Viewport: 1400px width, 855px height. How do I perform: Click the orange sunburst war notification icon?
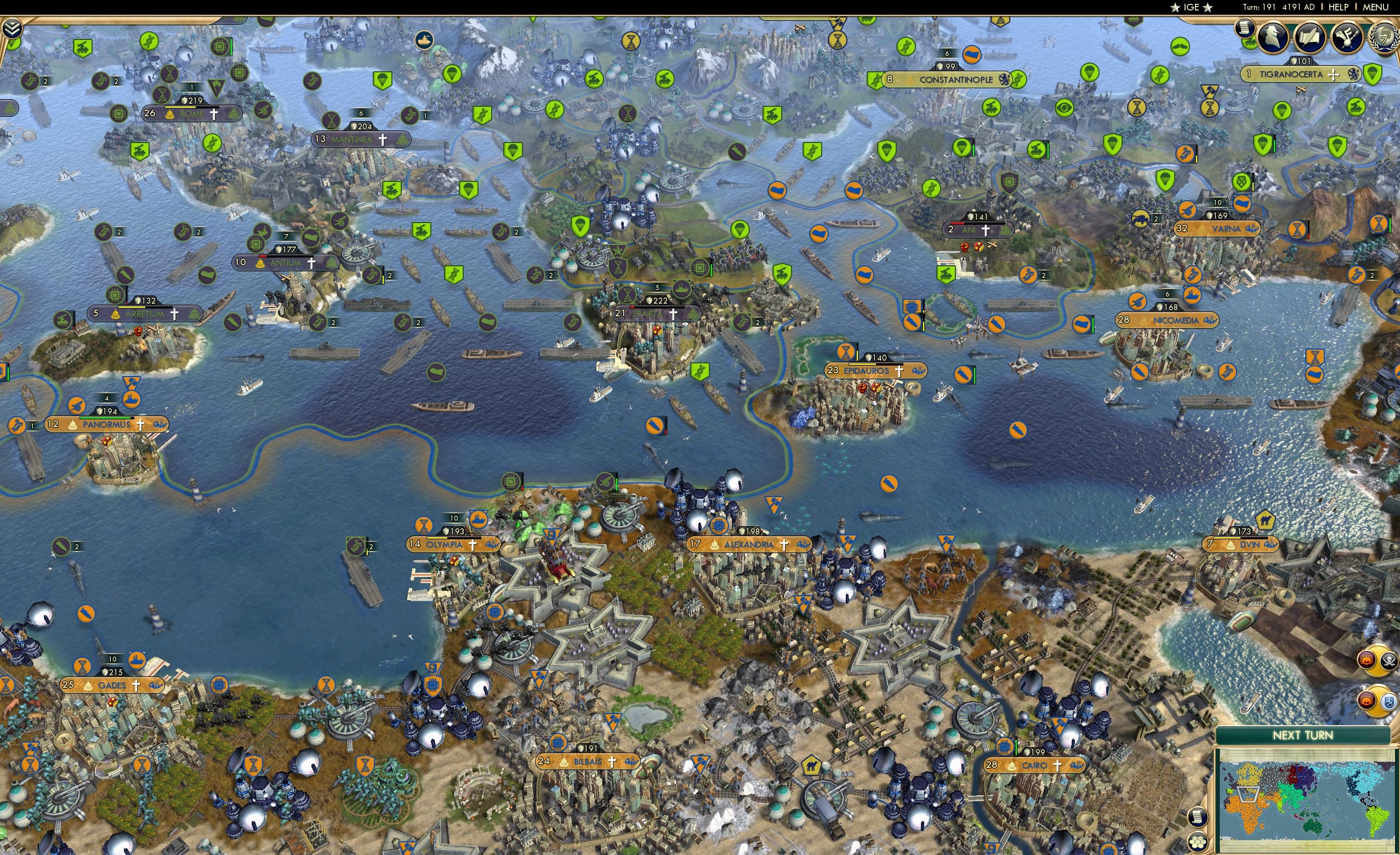(1367, 661)
